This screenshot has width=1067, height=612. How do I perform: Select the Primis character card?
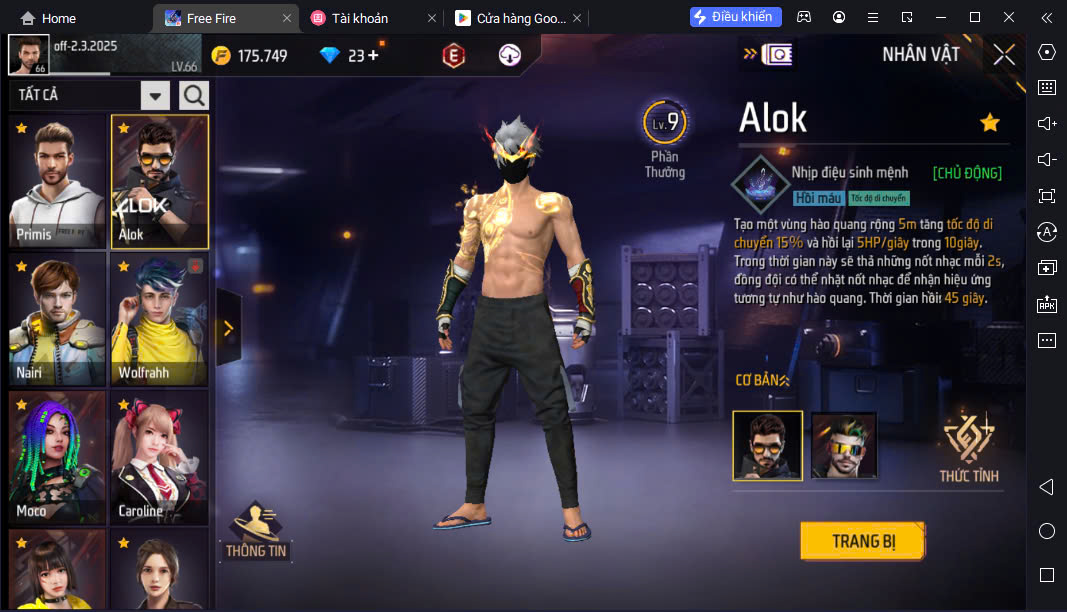point(57,181)
